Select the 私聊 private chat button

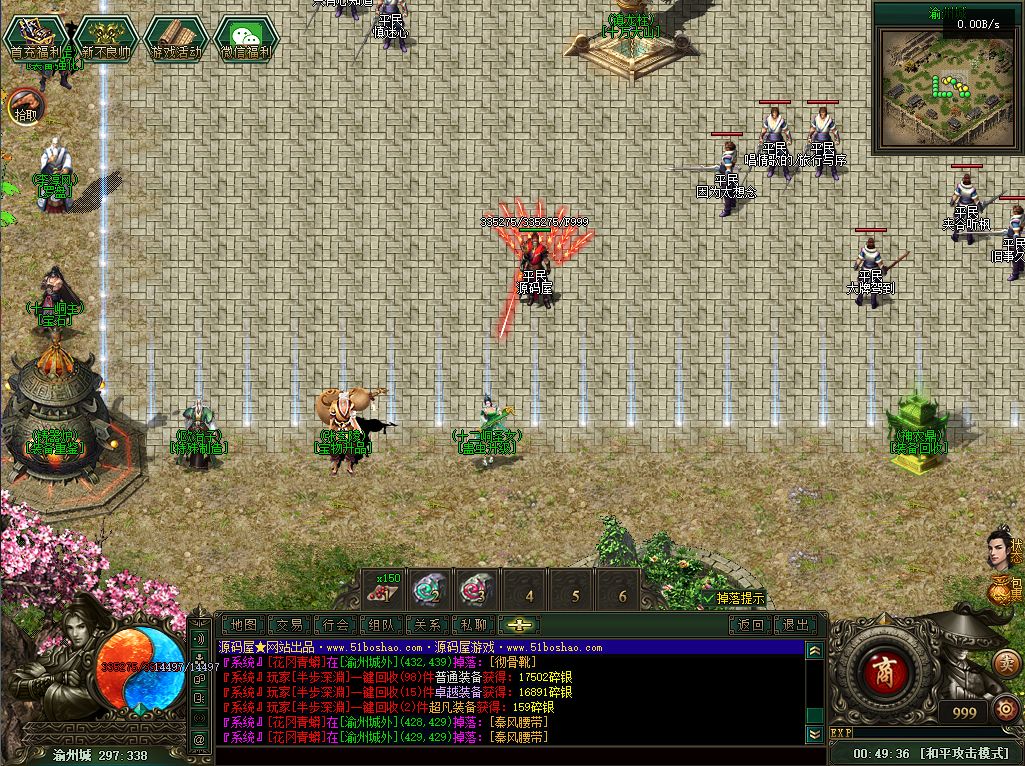click(473, 625)
